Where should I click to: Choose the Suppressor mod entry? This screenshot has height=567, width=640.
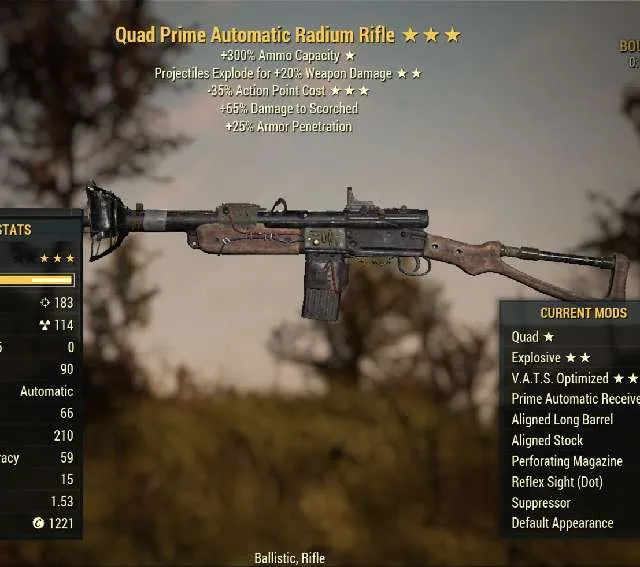pos(541,503)
